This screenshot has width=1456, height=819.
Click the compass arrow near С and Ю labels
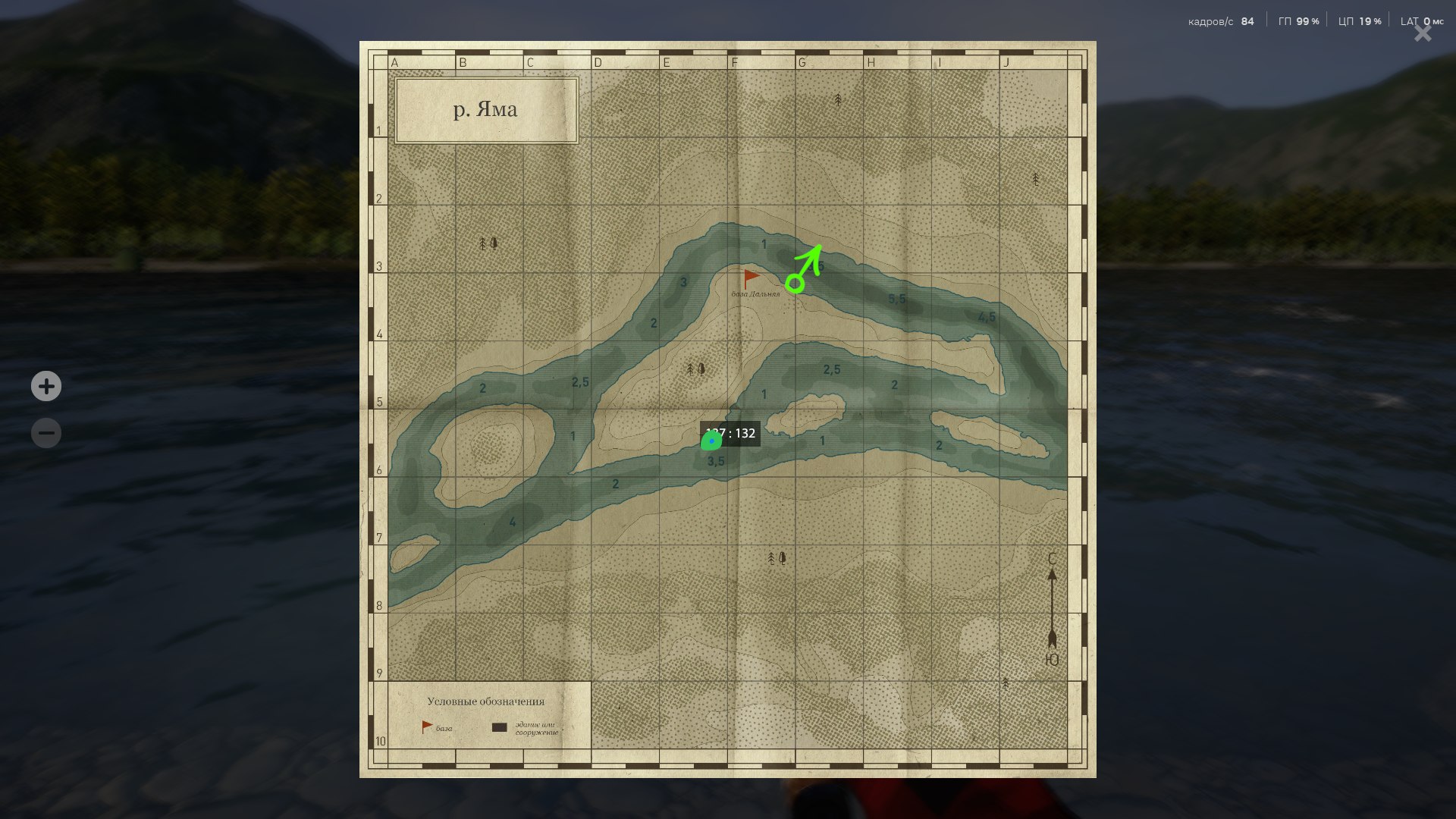(1051, 607)
